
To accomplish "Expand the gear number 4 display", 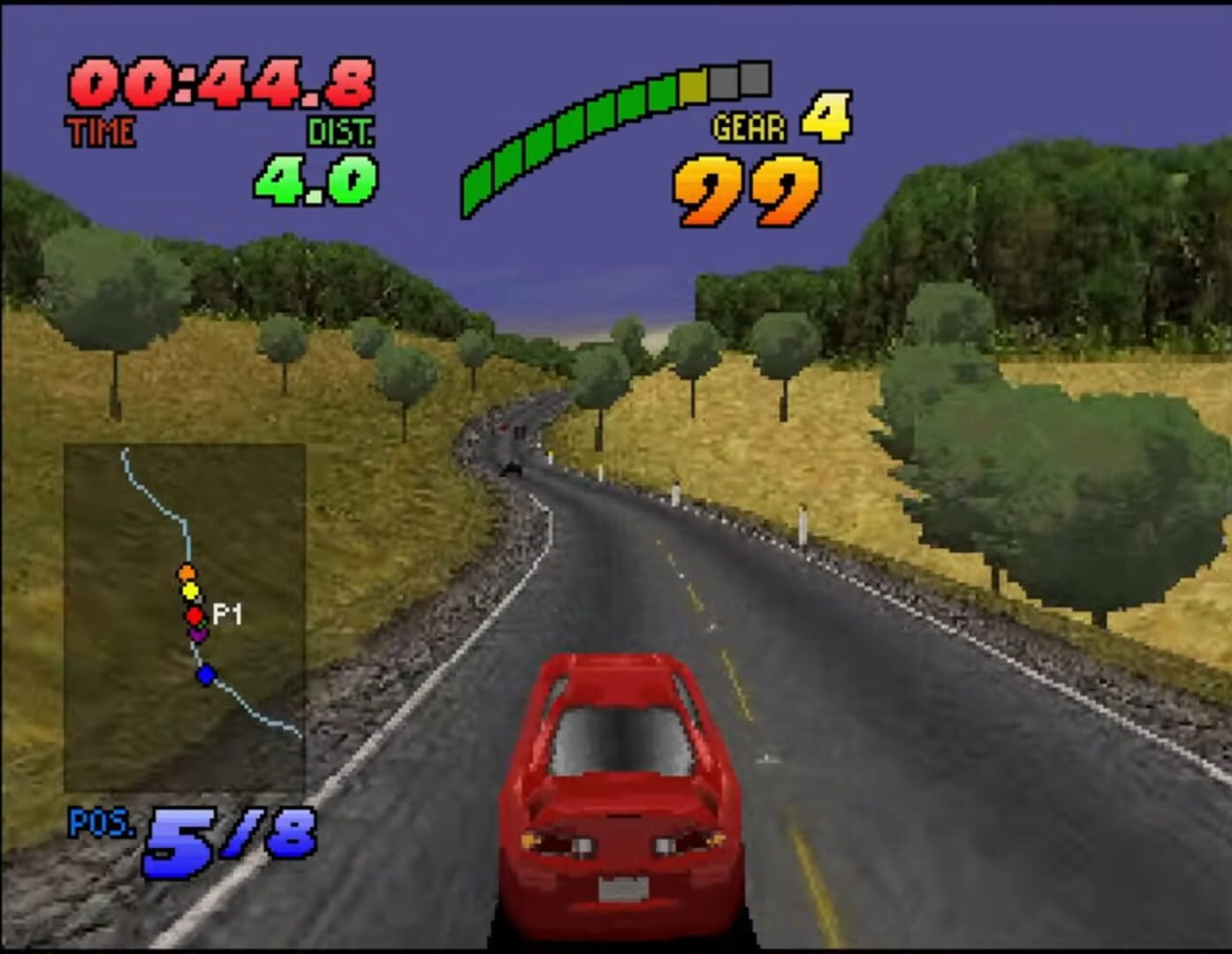I will point(824,121).
